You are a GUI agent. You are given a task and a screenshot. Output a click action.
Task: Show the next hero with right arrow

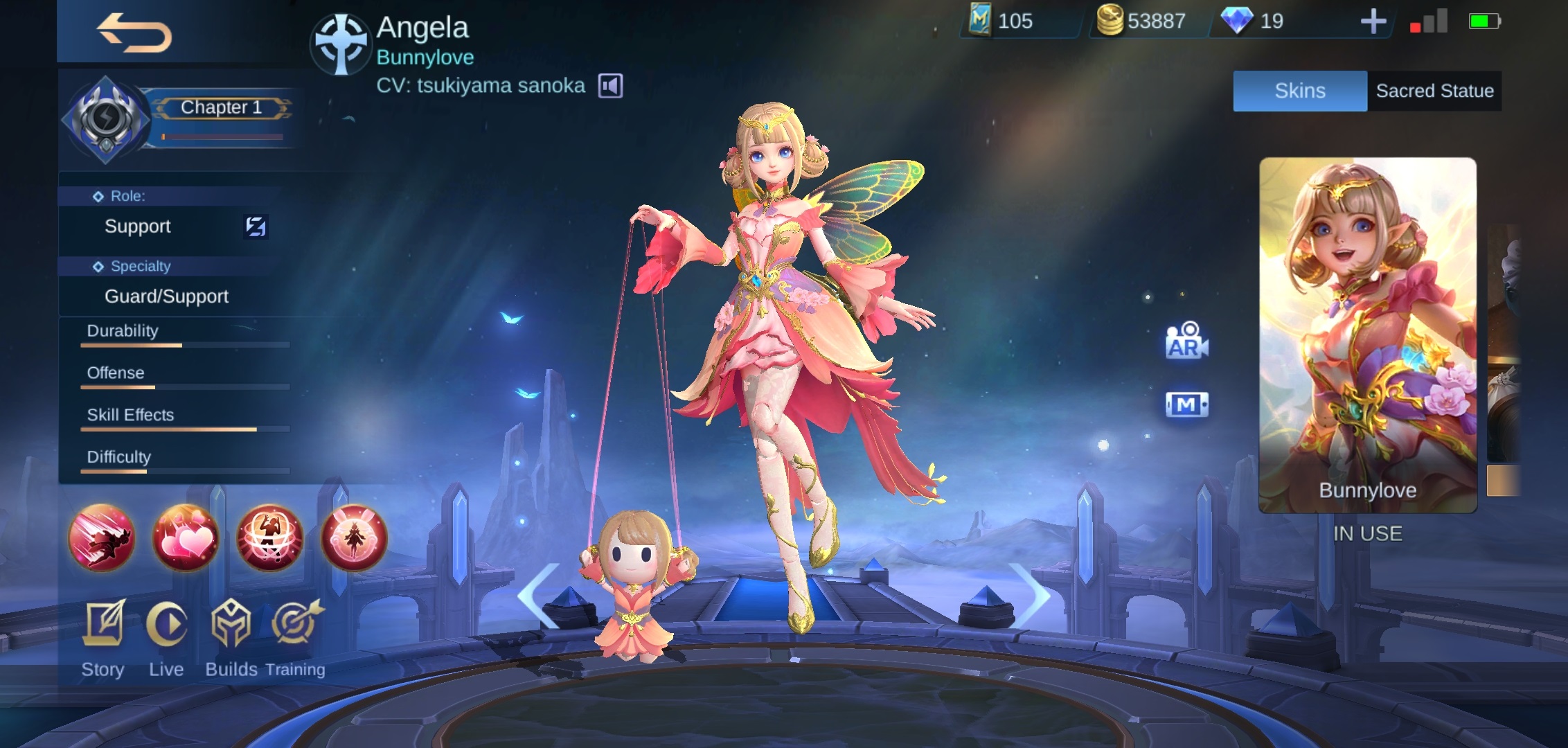1030,594
